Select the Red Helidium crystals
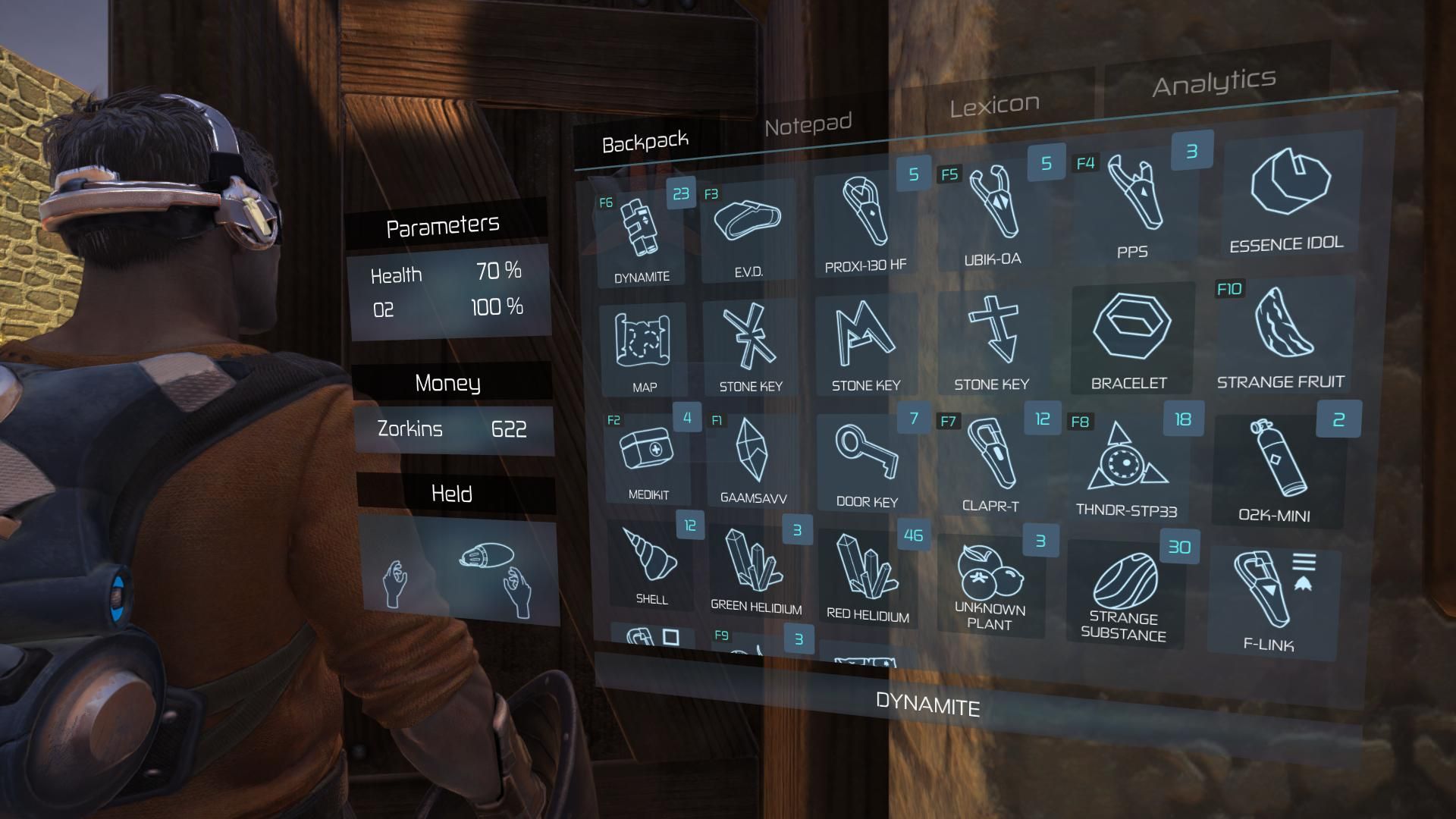1456x819 pixels. [867, 576]
